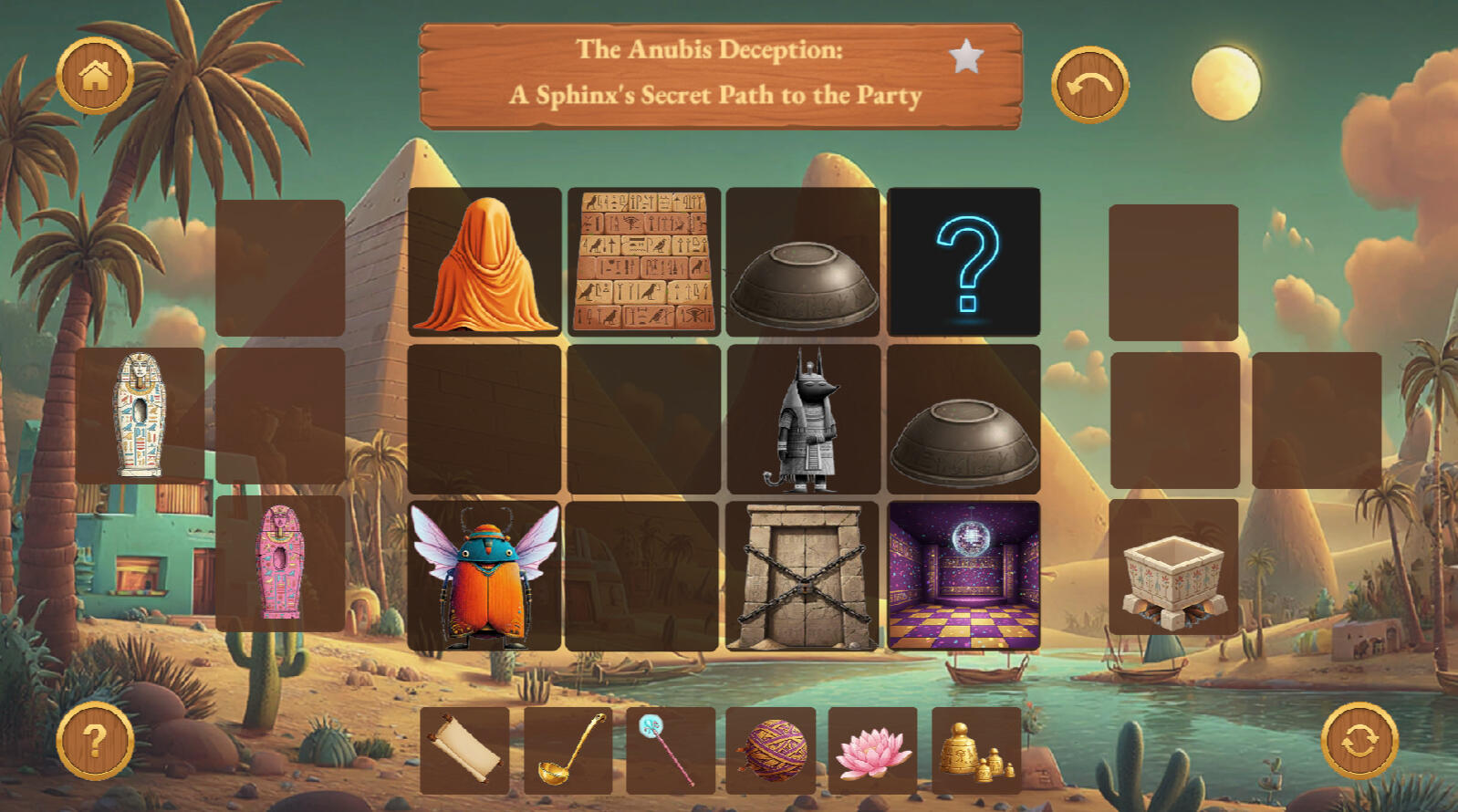Undo the last move
Viewport: 1458px width, 812px height.
click(x=1089, y=85)
